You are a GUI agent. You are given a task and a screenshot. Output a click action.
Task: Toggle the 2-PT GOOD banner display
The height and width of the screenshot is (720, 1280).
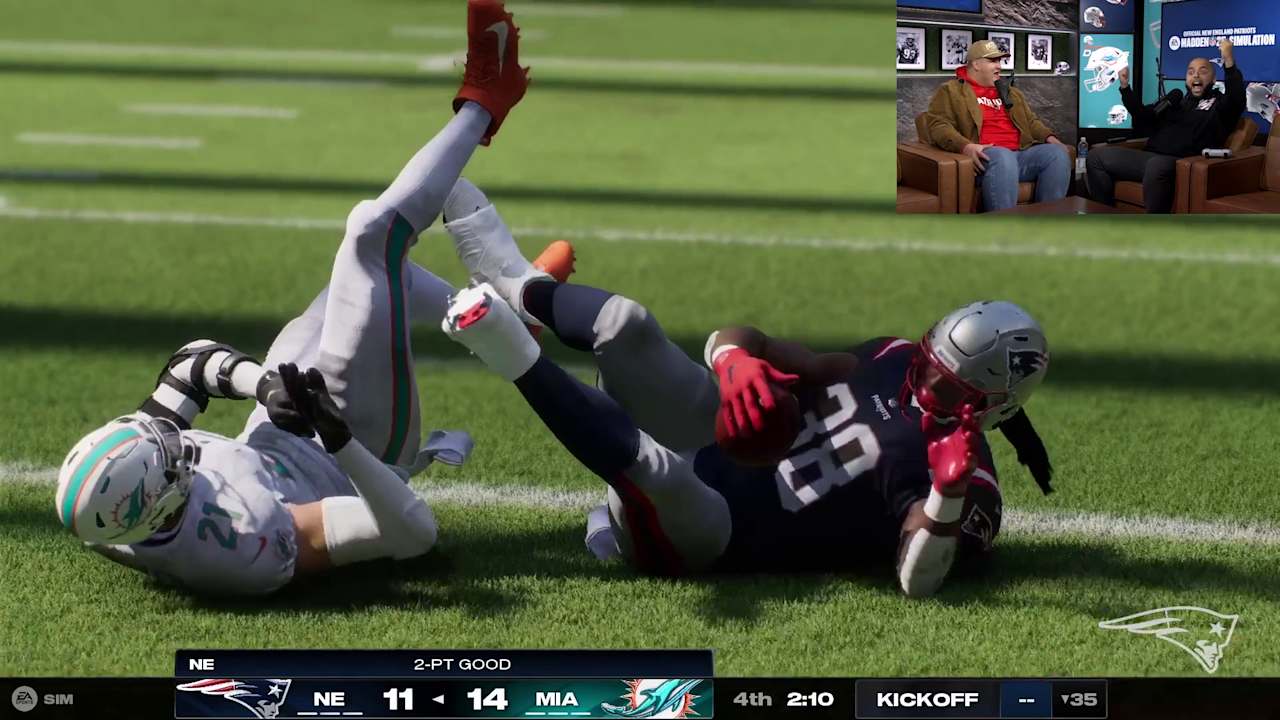coord(461,664)
